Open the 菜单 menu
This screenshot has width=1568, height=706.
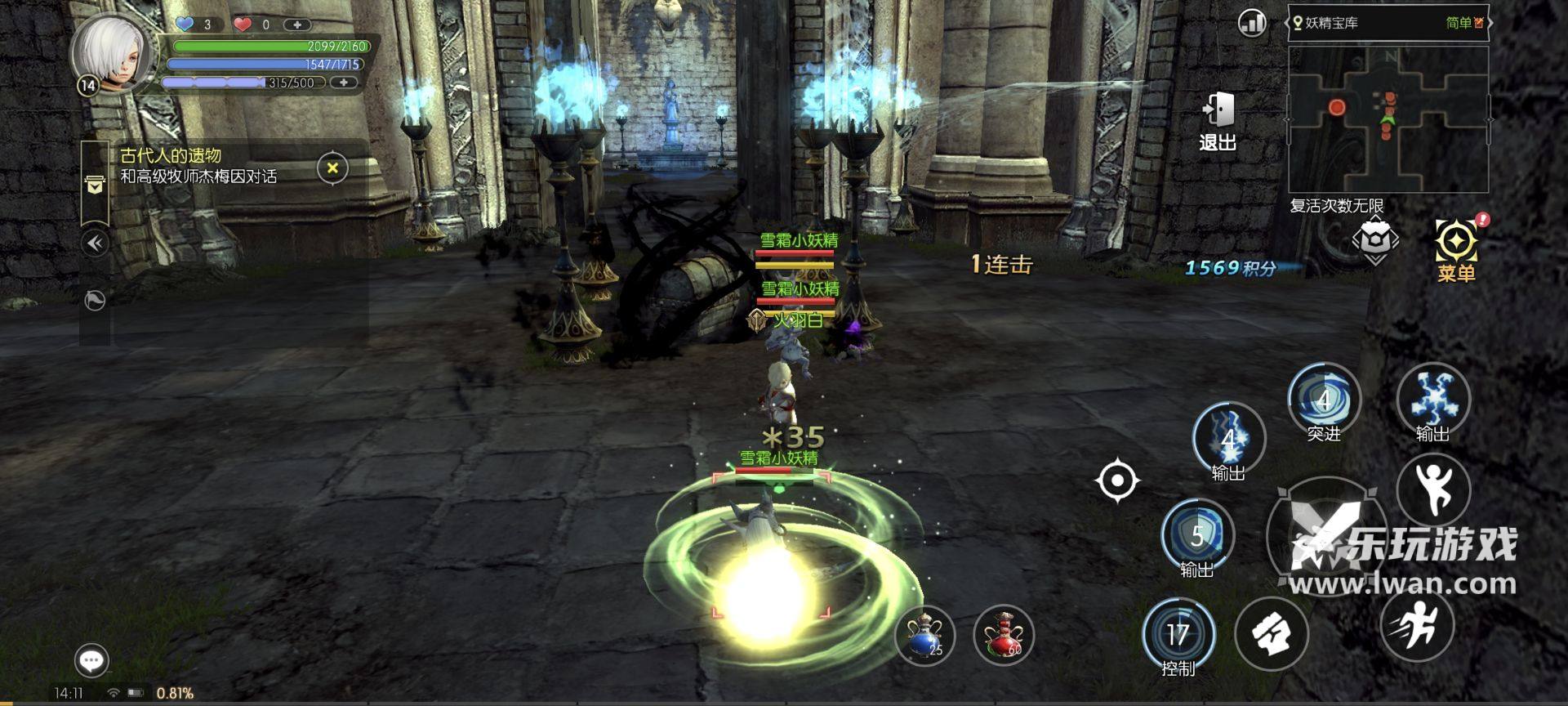(x=1456, y=249)
